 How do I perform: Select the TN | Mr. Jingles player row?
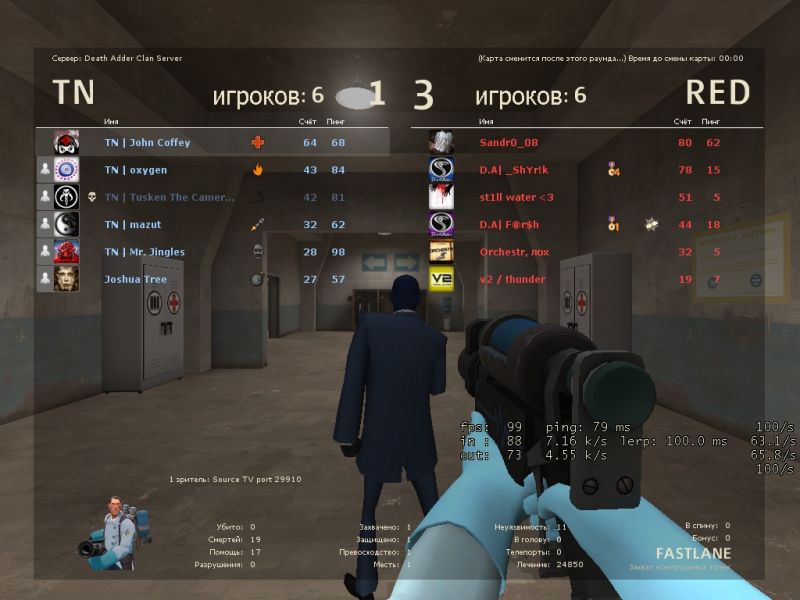[x=144, y=252]
